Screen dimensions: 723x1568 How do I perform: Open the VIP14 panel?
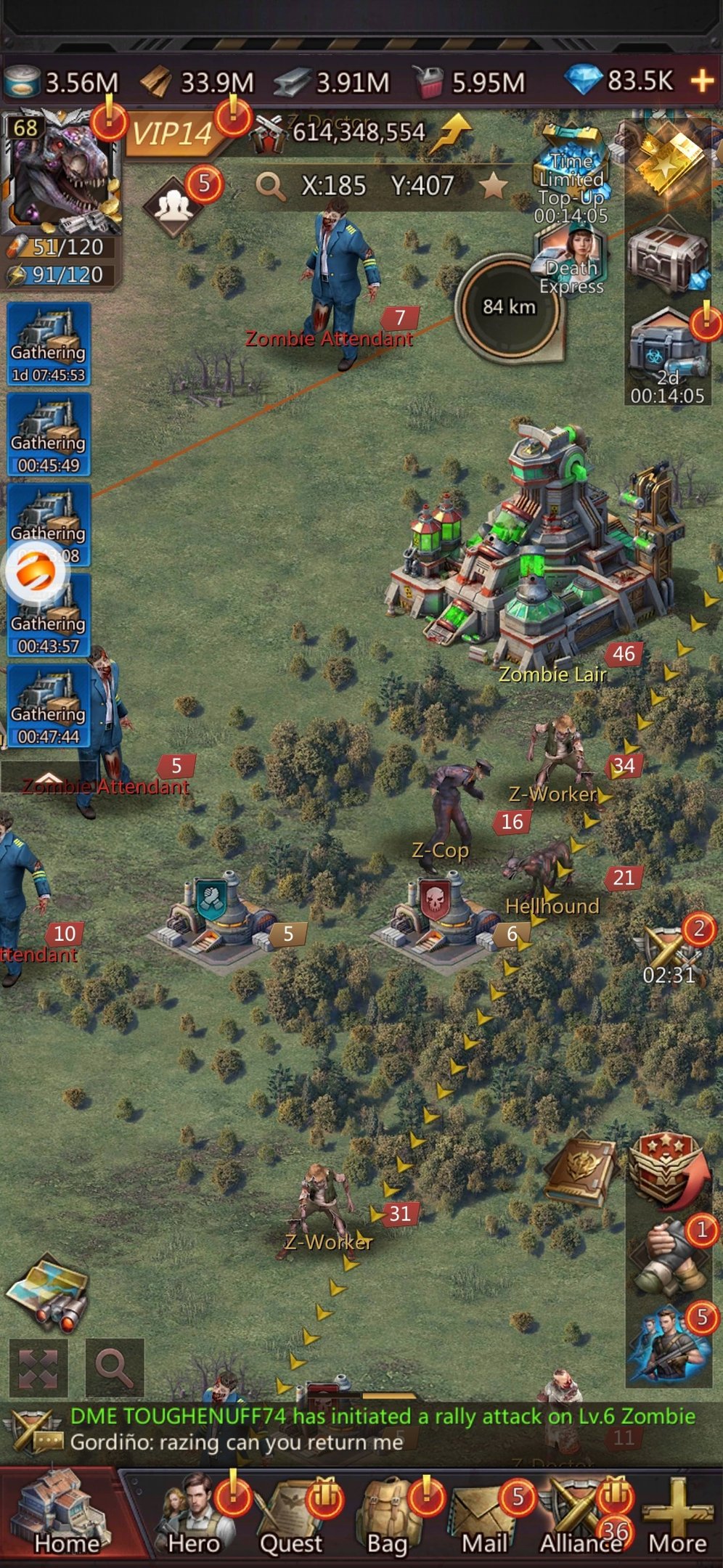[172, 134]
